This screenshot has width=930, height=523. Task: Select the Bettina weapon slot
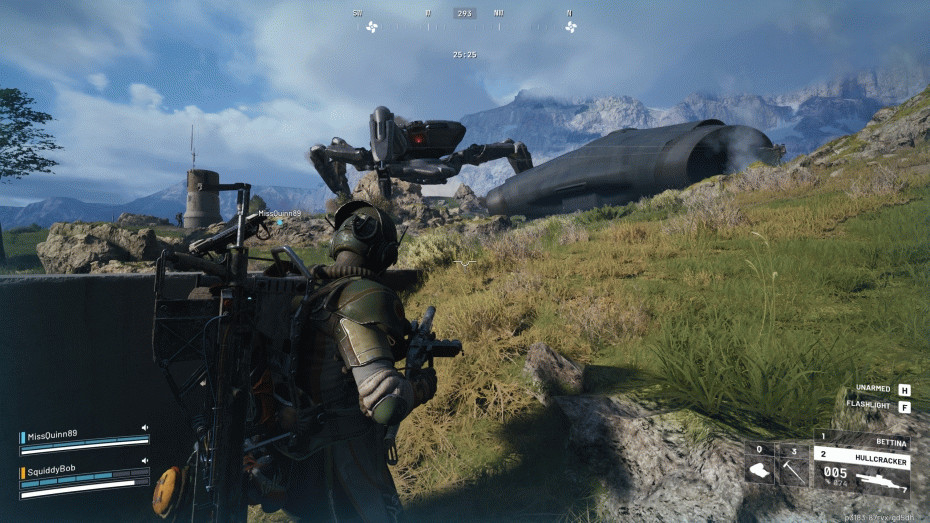[x=862, y=440]
